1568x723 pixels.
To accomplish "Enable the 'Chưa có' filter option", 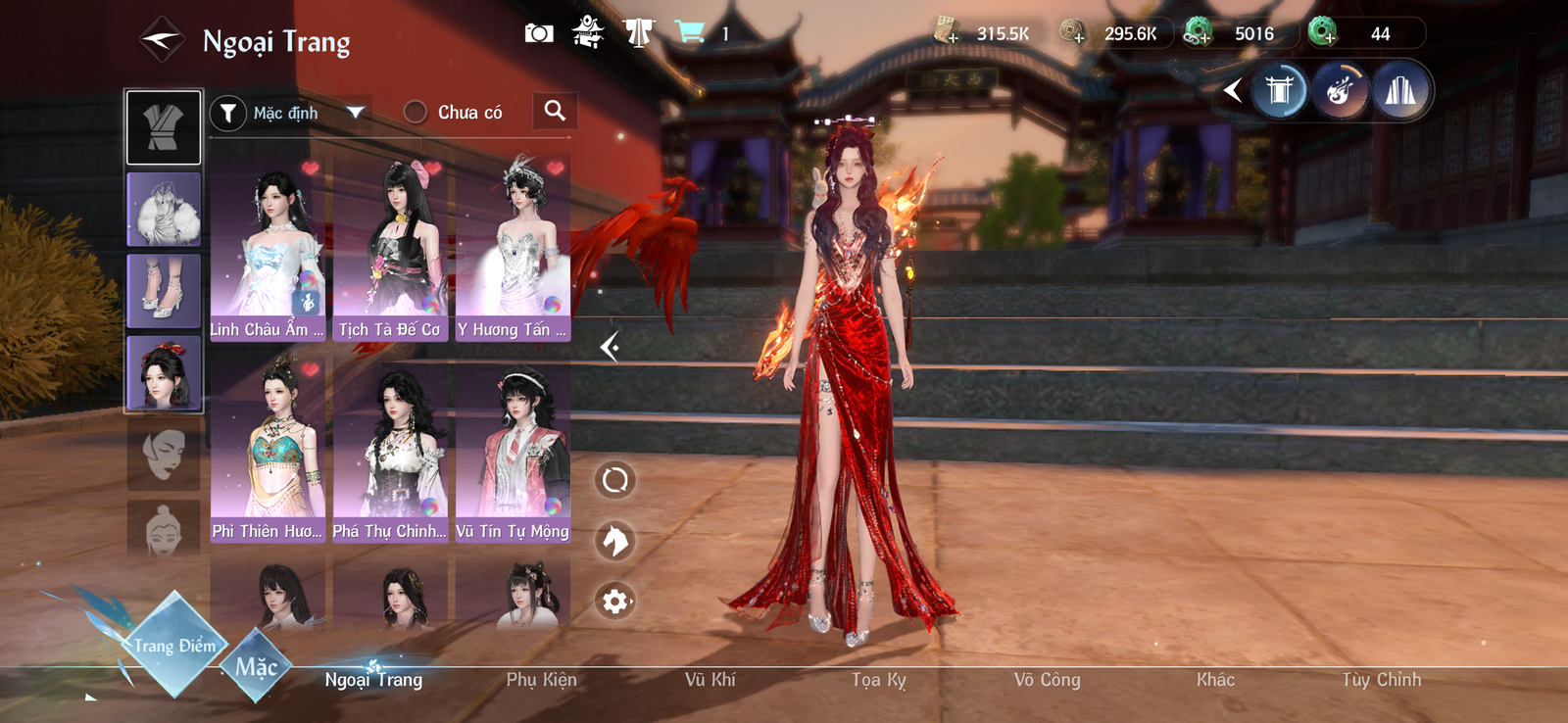I will (416, 112).
